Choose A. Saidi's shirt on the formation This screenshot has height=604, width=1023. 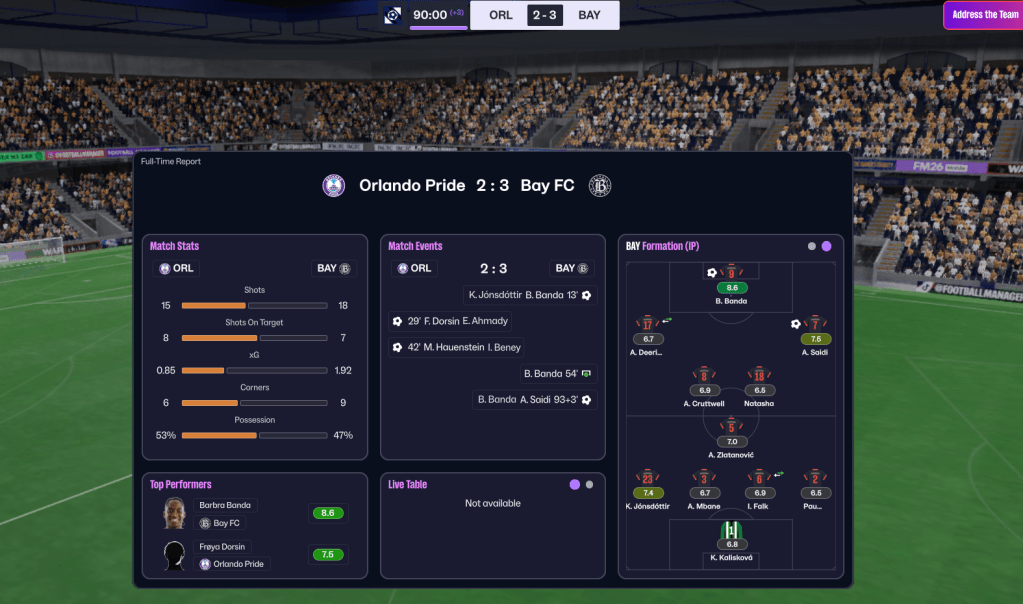tap(815, 325)
